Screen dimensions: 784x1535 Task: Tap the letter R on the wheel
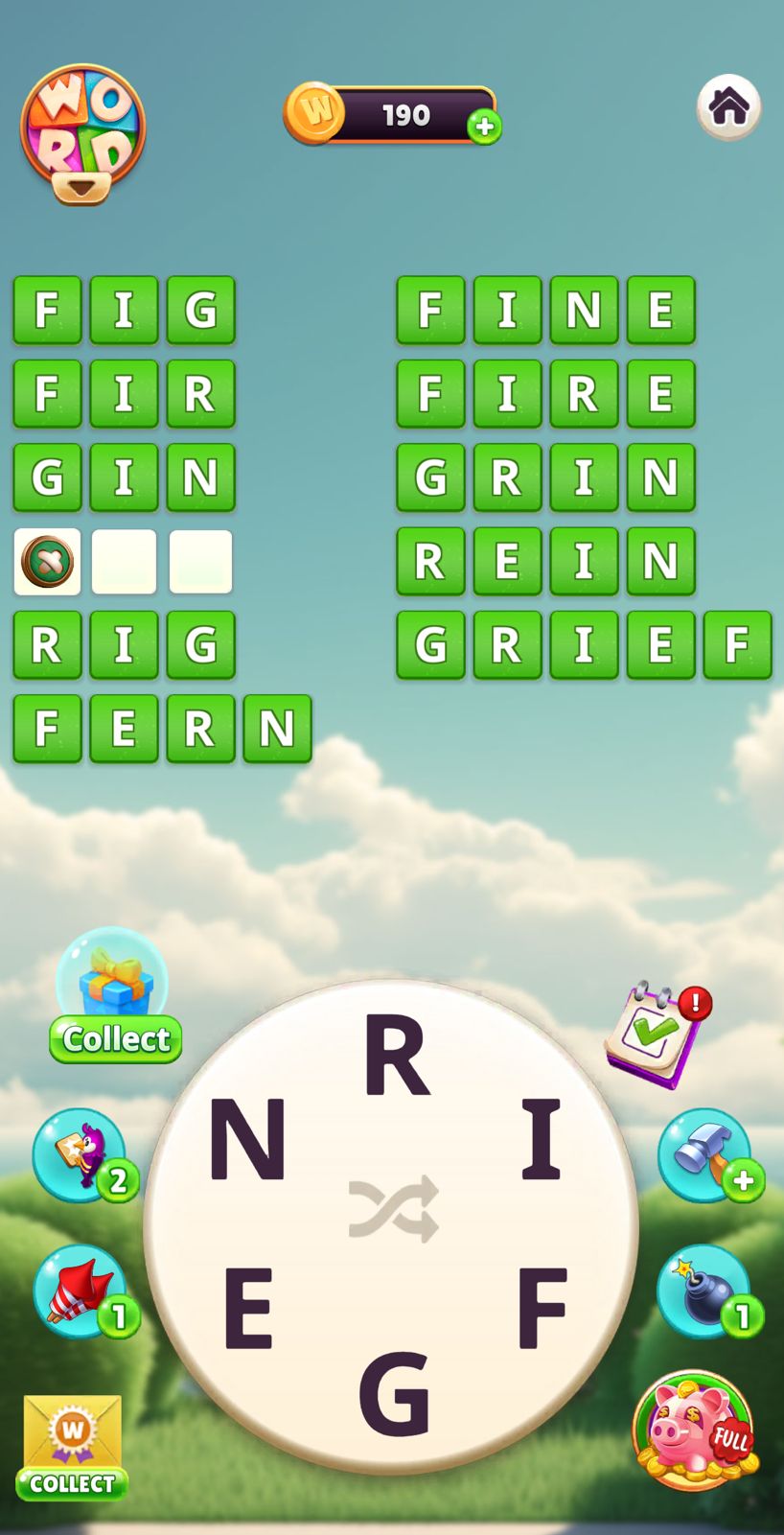point(395,1056)
